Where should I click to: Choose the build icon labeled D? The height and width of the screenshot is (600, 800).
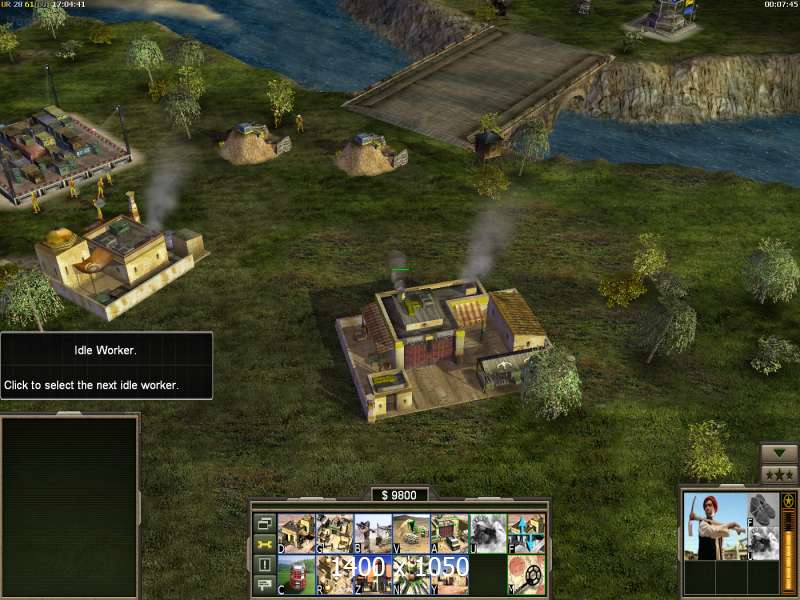(x=296, y=533)
